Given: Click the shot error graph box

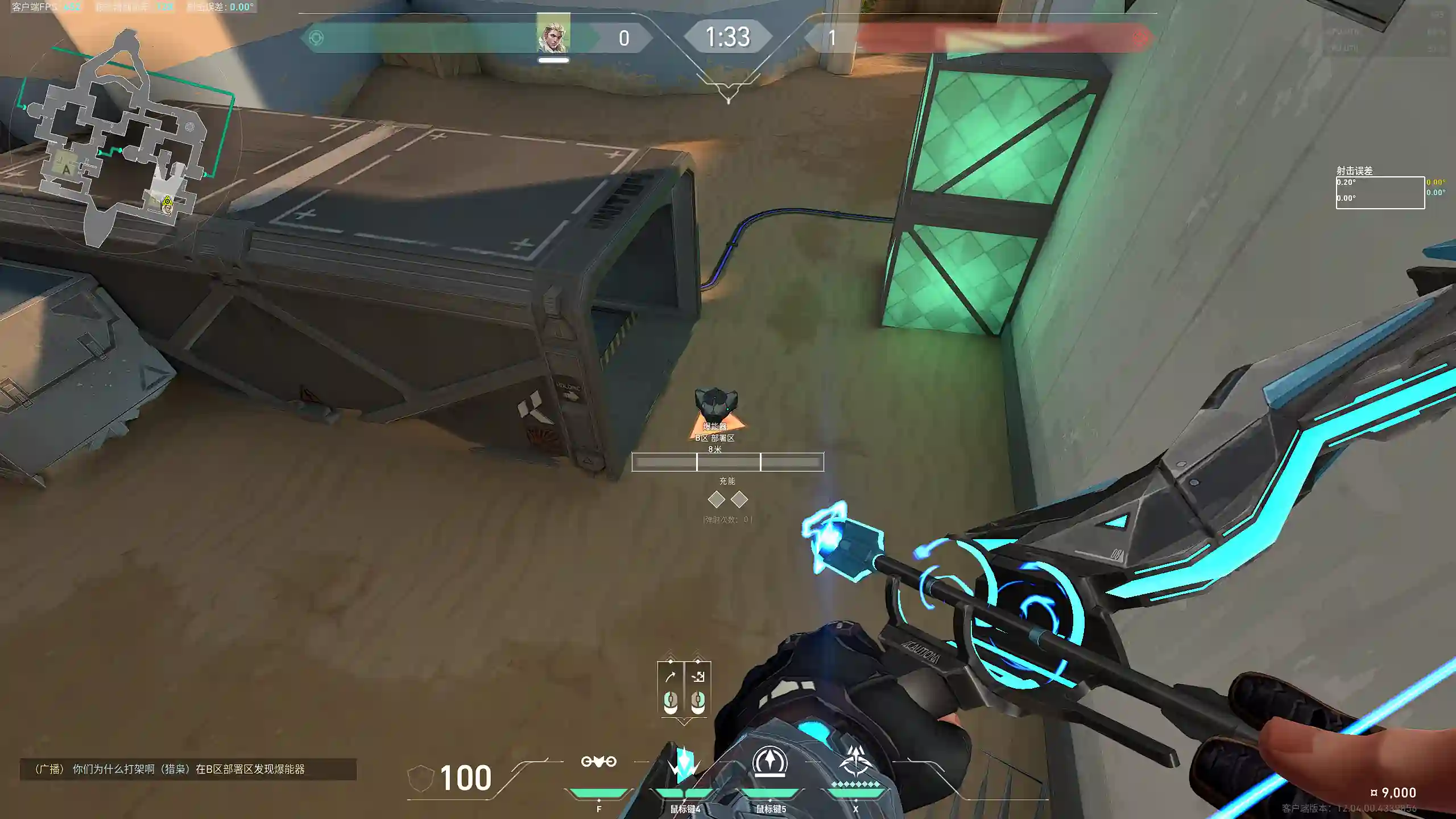Looking at the screenshot, I should tap(1380, 193).
